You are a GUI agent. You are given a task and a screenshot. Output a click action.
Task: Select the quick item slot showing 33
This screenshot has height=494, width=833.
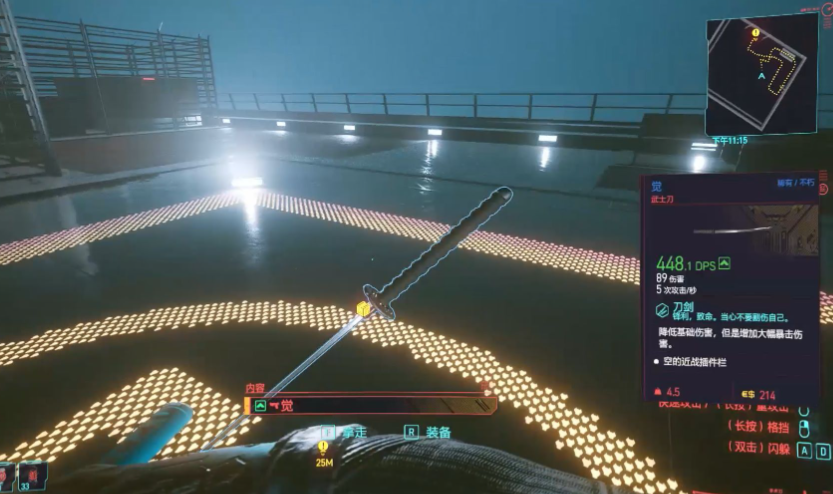point(31,475)
